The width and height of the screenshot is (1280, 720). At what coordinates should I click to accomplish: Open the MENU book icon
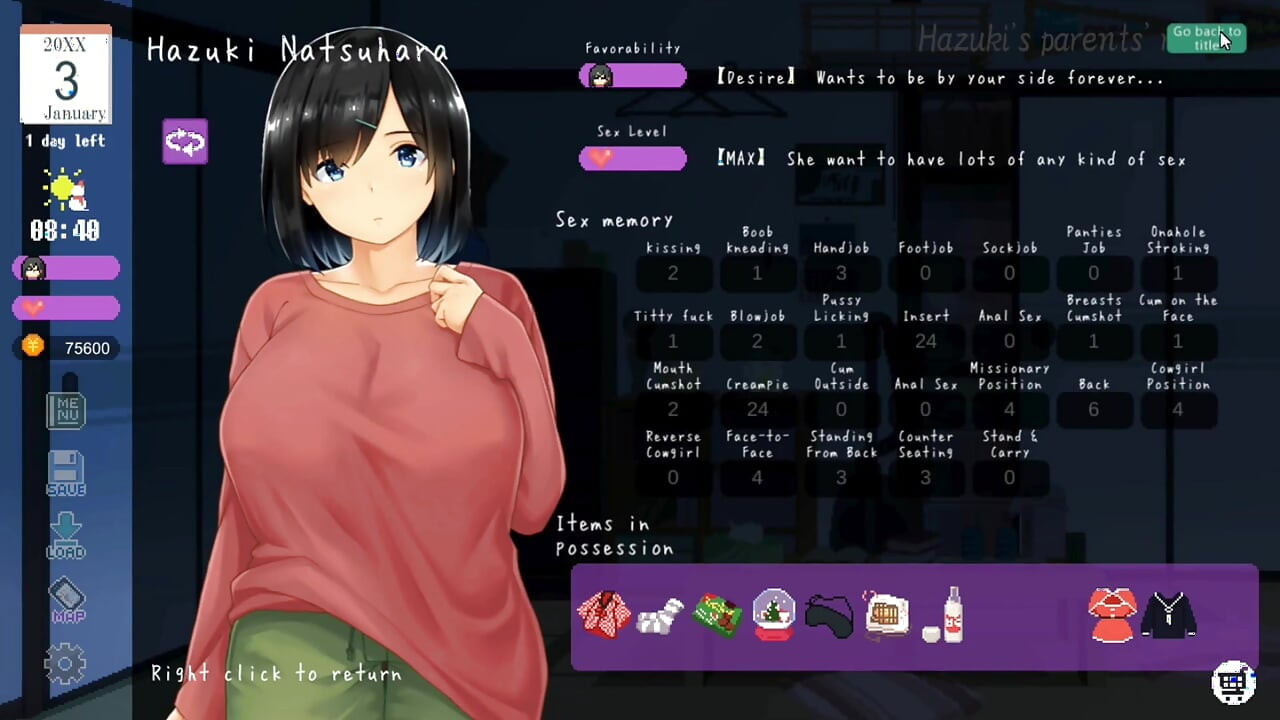tap(66, 410)
